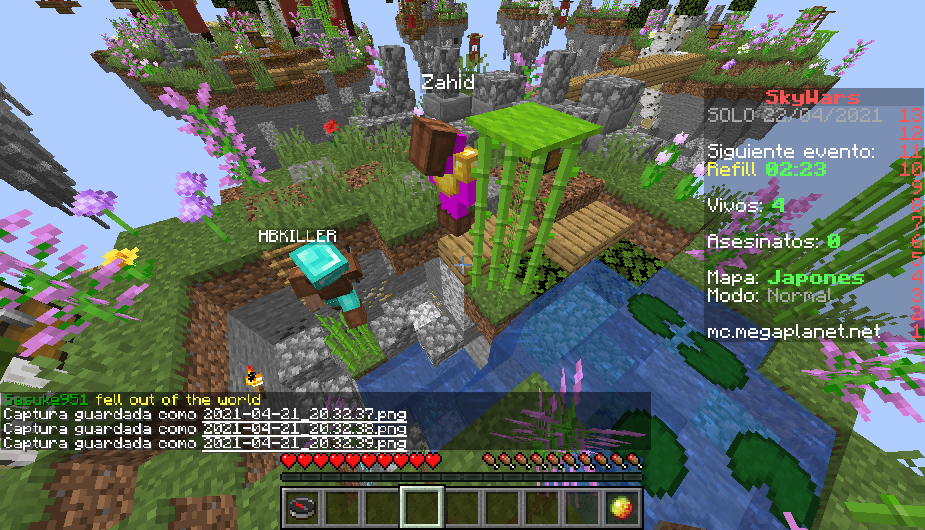Click the highlighted empty hotbar slot

[x=421, y=507]
